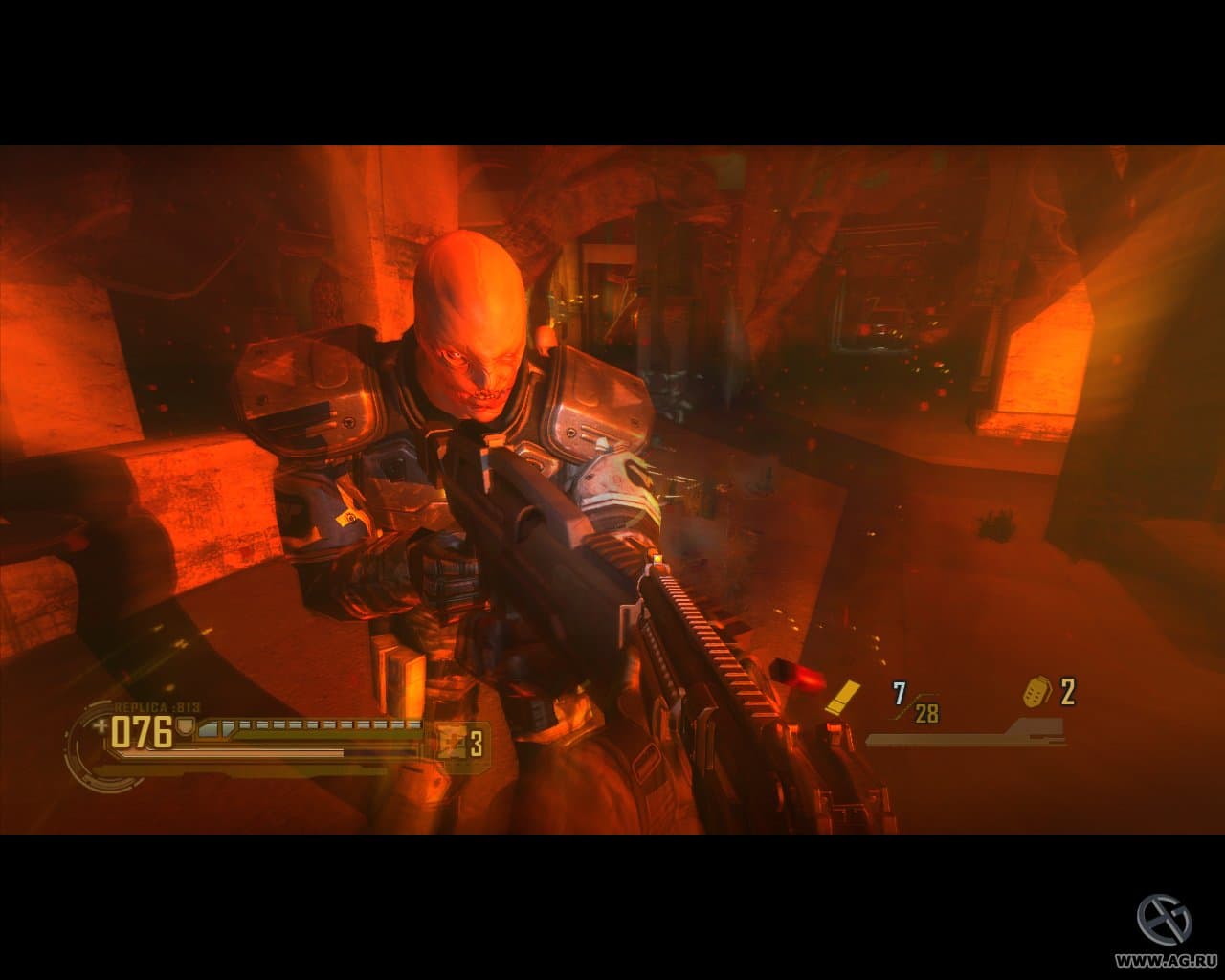Click the grenade icon showing count 2
This screenshot has width=1225, height=980.
[x=1036, y=692]
